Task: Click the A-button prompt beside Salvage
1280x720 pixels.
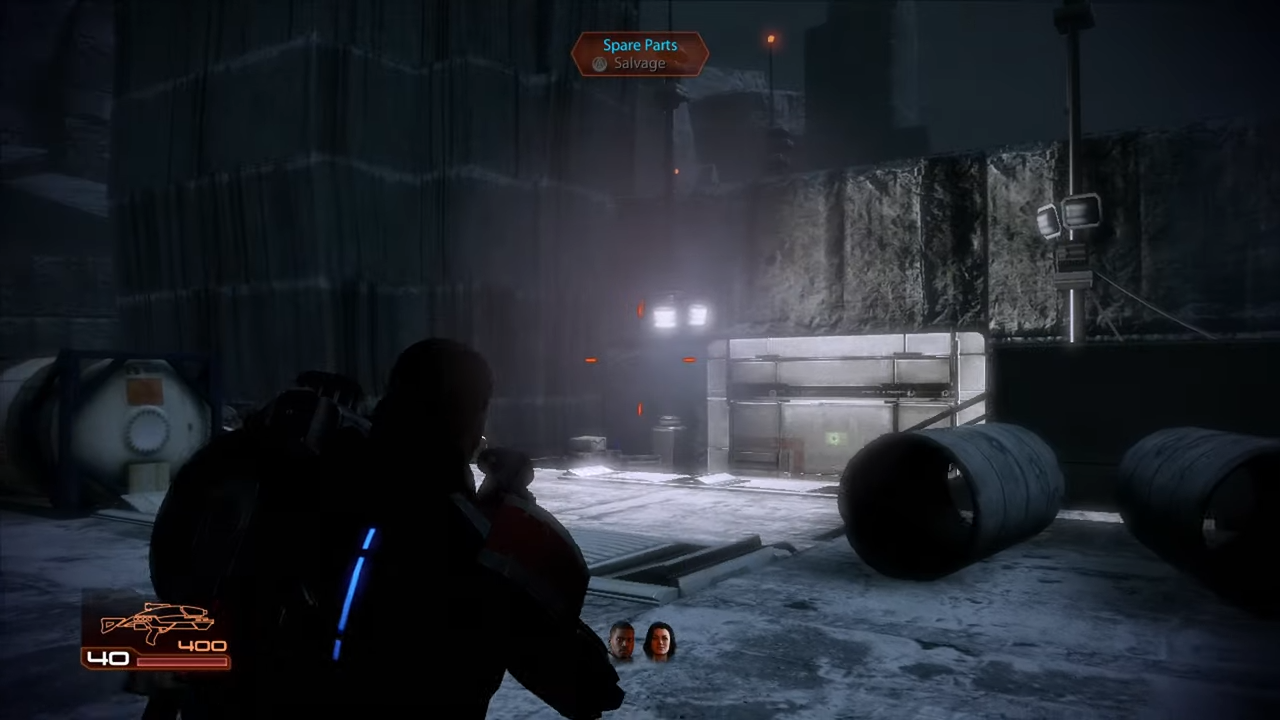Action: click(599, 64)
